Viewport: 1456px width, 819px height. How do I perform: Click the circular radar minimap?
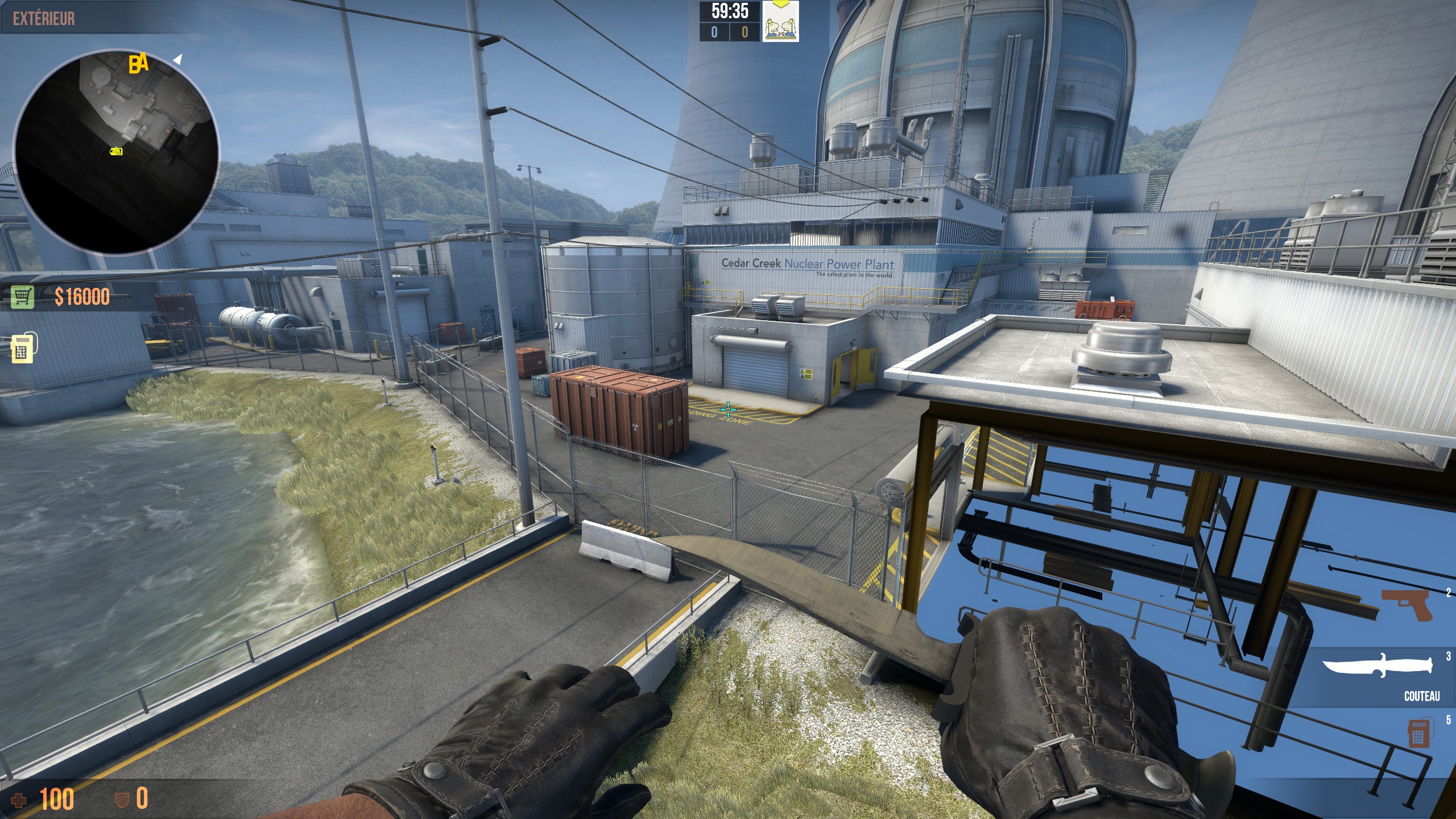pyautogui.click(x=116, y=151)
